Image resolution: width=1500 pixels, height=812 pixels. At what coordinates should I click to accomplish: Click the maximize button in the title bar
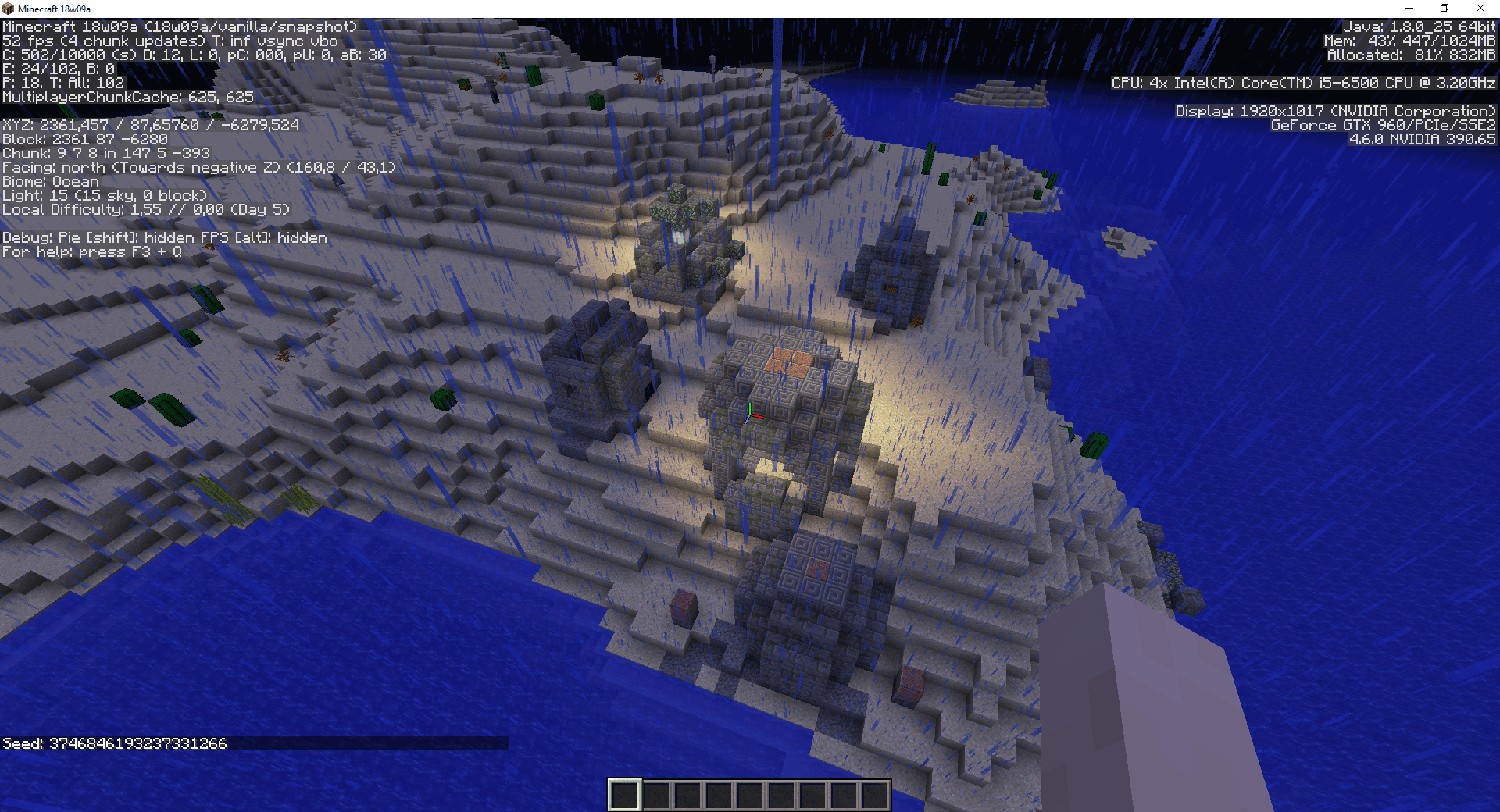click(1444, 8)
